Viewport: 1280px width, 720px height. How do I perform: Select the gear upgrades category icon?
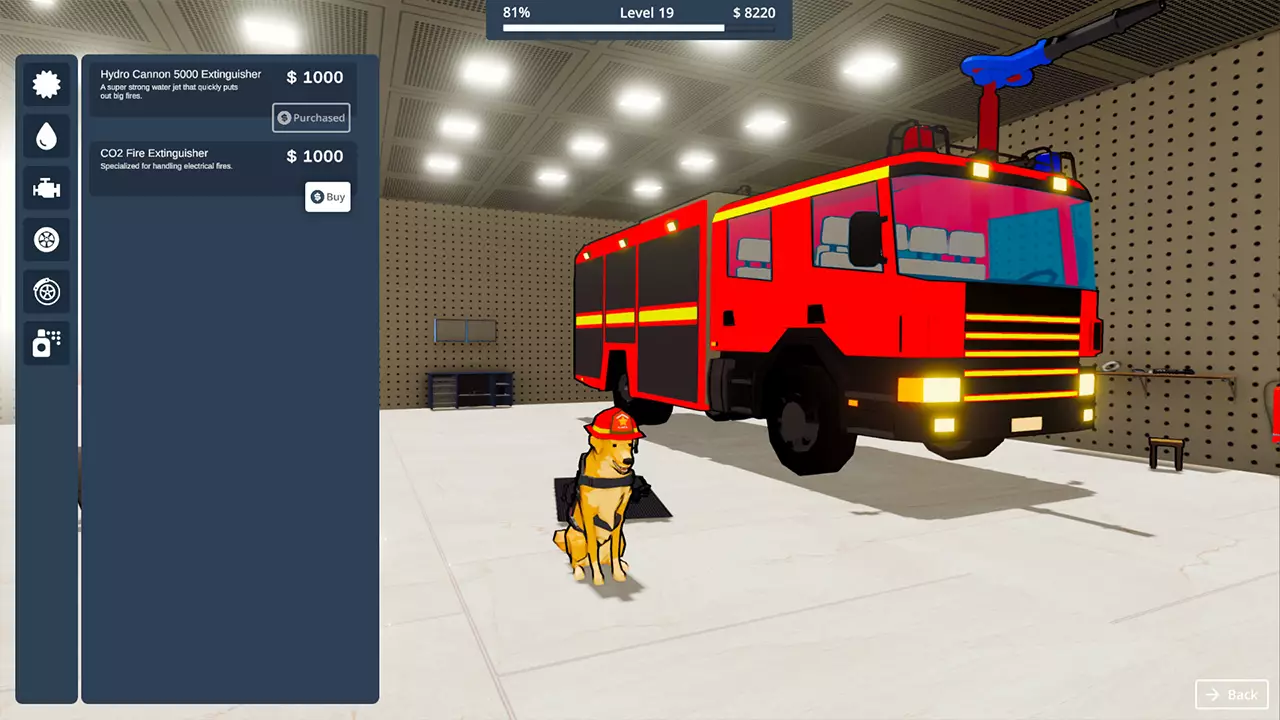point(46,84)
